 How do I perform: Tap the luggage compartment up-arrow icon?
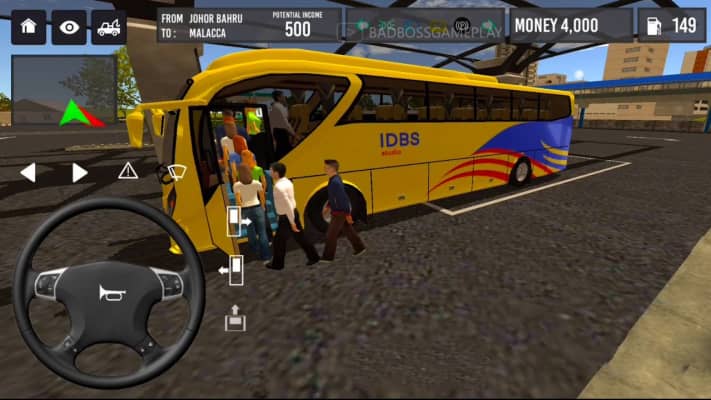(235, 319)
